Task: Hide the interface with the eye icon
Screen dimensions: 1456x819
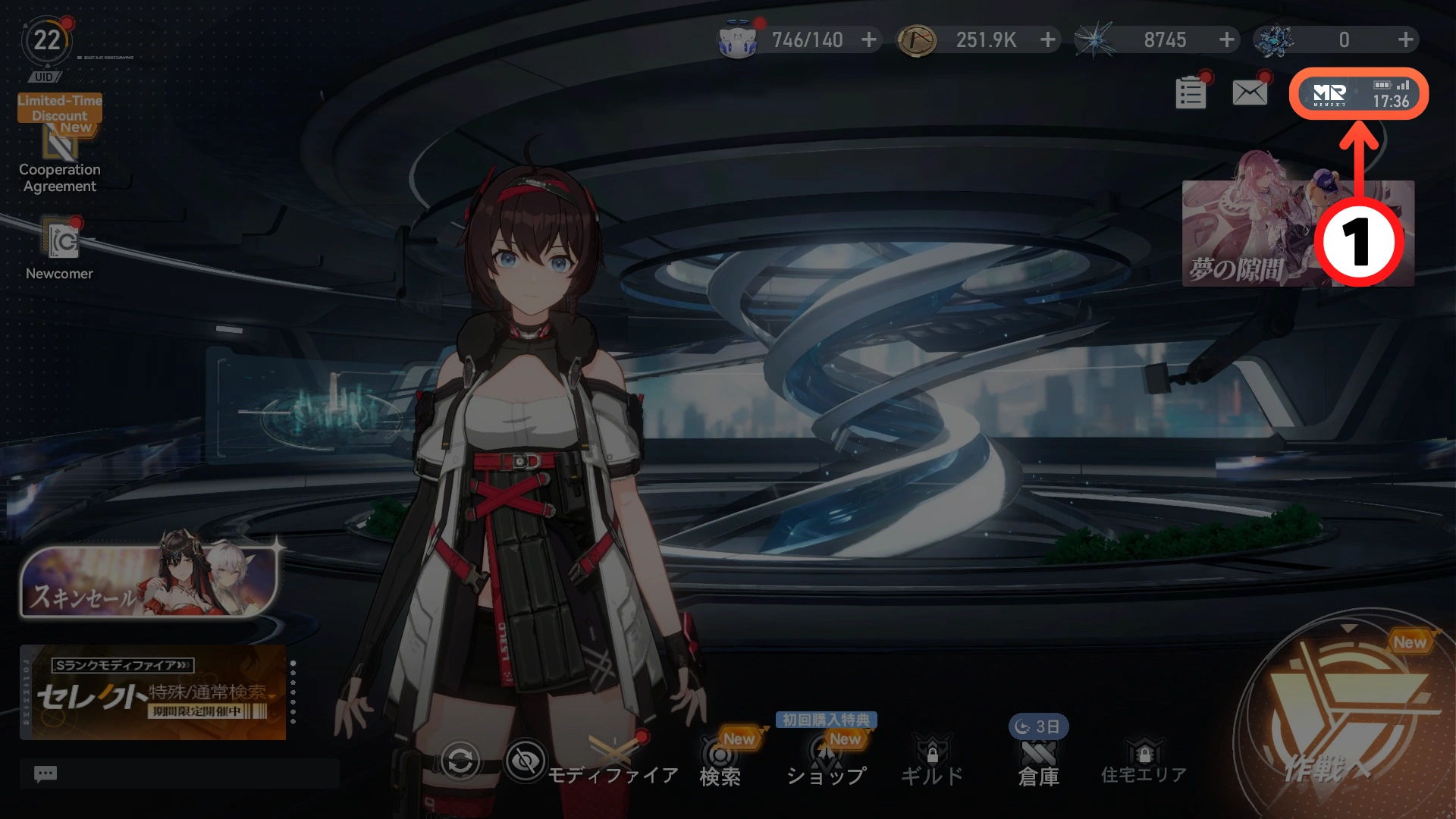Action: coord(526,760)
